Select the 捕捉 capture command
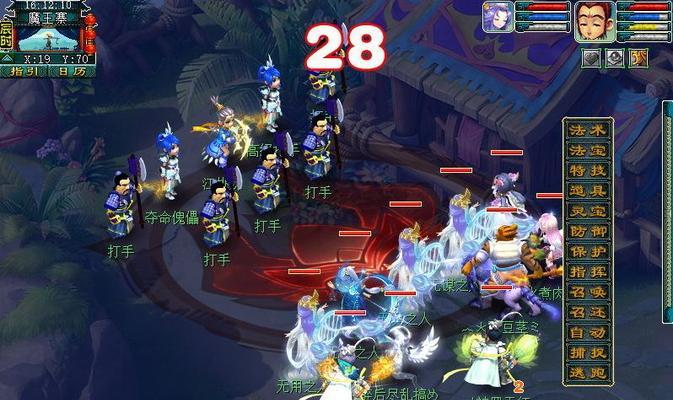Viewport: 673px width, 400px height. coord(588,352)
